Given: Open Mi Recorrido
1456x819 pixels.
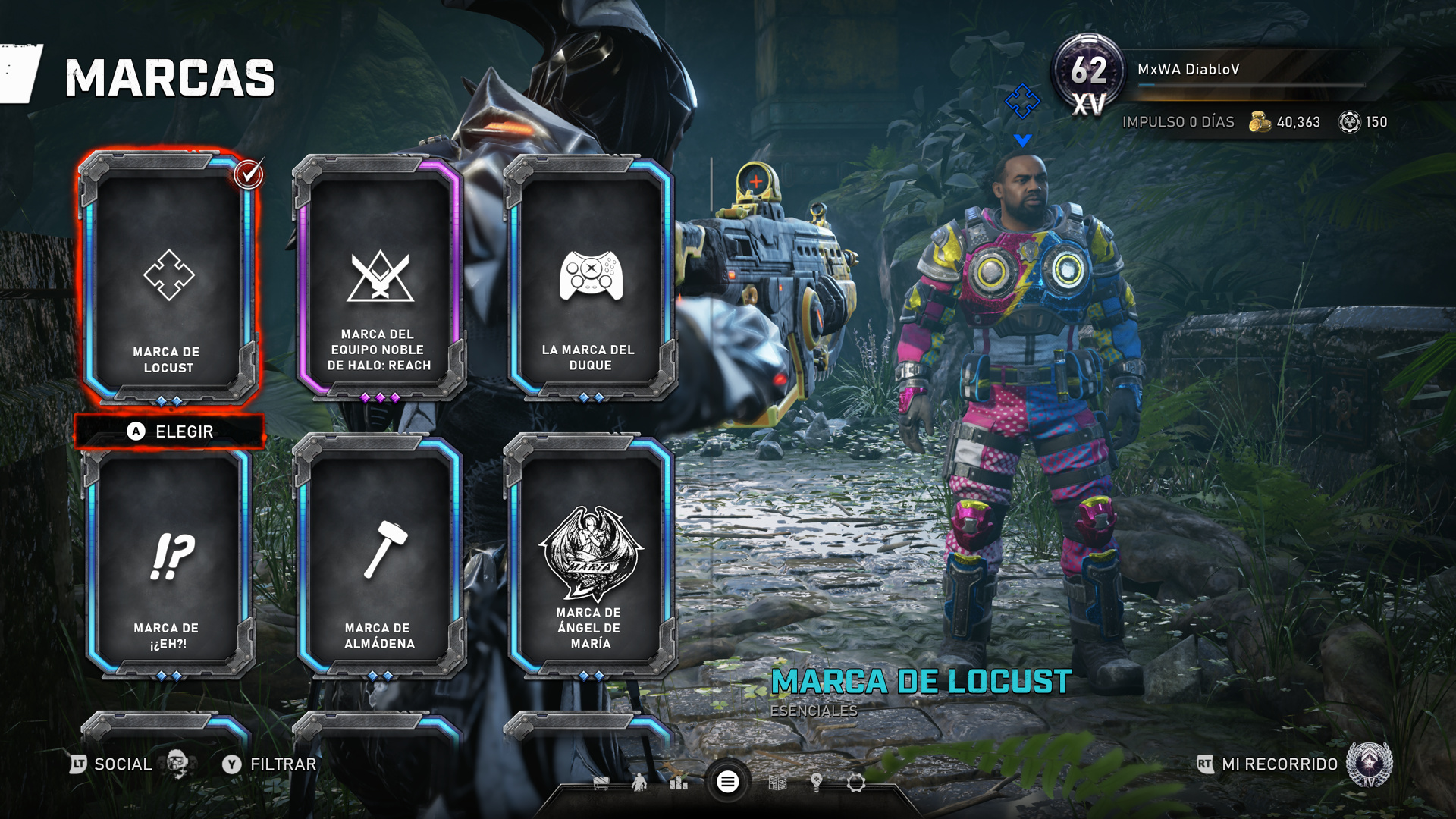Looking at the screenshot, I should click(1279, 764).
